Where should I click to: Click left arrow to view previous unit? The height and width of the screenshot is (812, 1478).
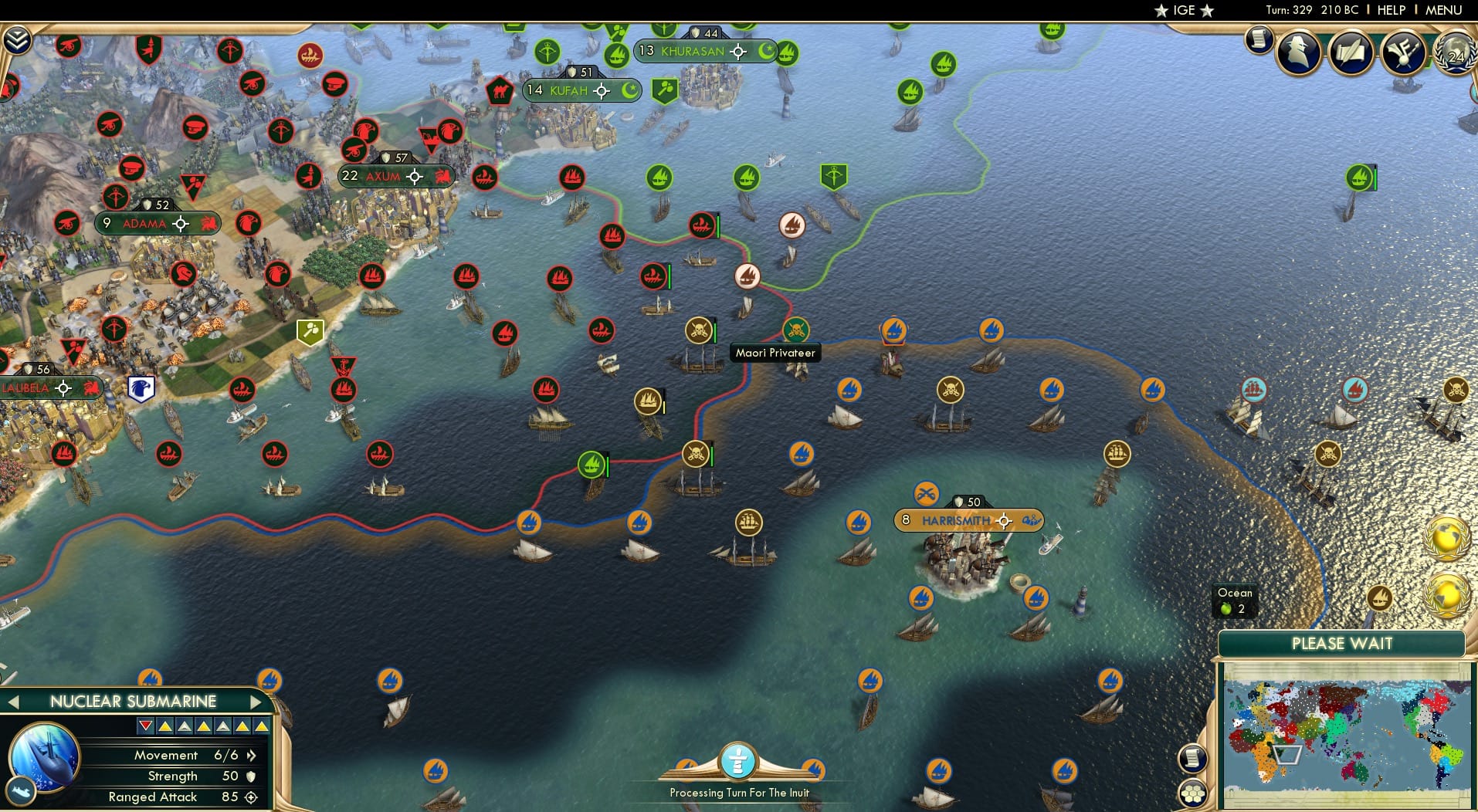tap(14, 702)
